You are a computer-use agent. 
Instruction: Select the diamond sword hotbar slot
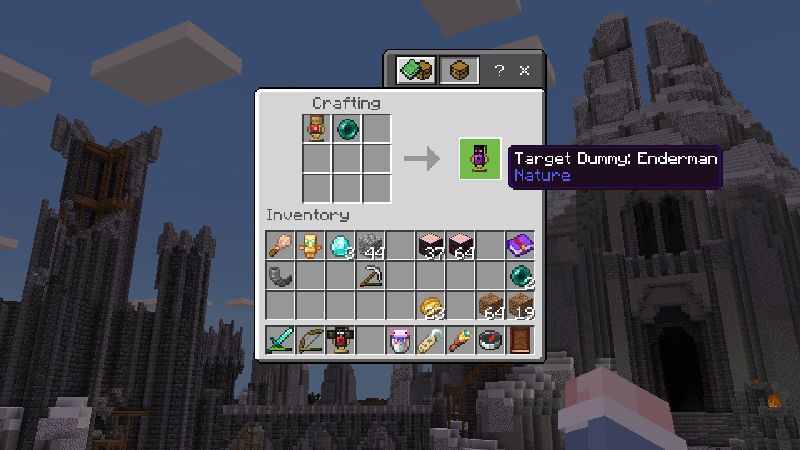pyautogui.click(x=280, y=340)
